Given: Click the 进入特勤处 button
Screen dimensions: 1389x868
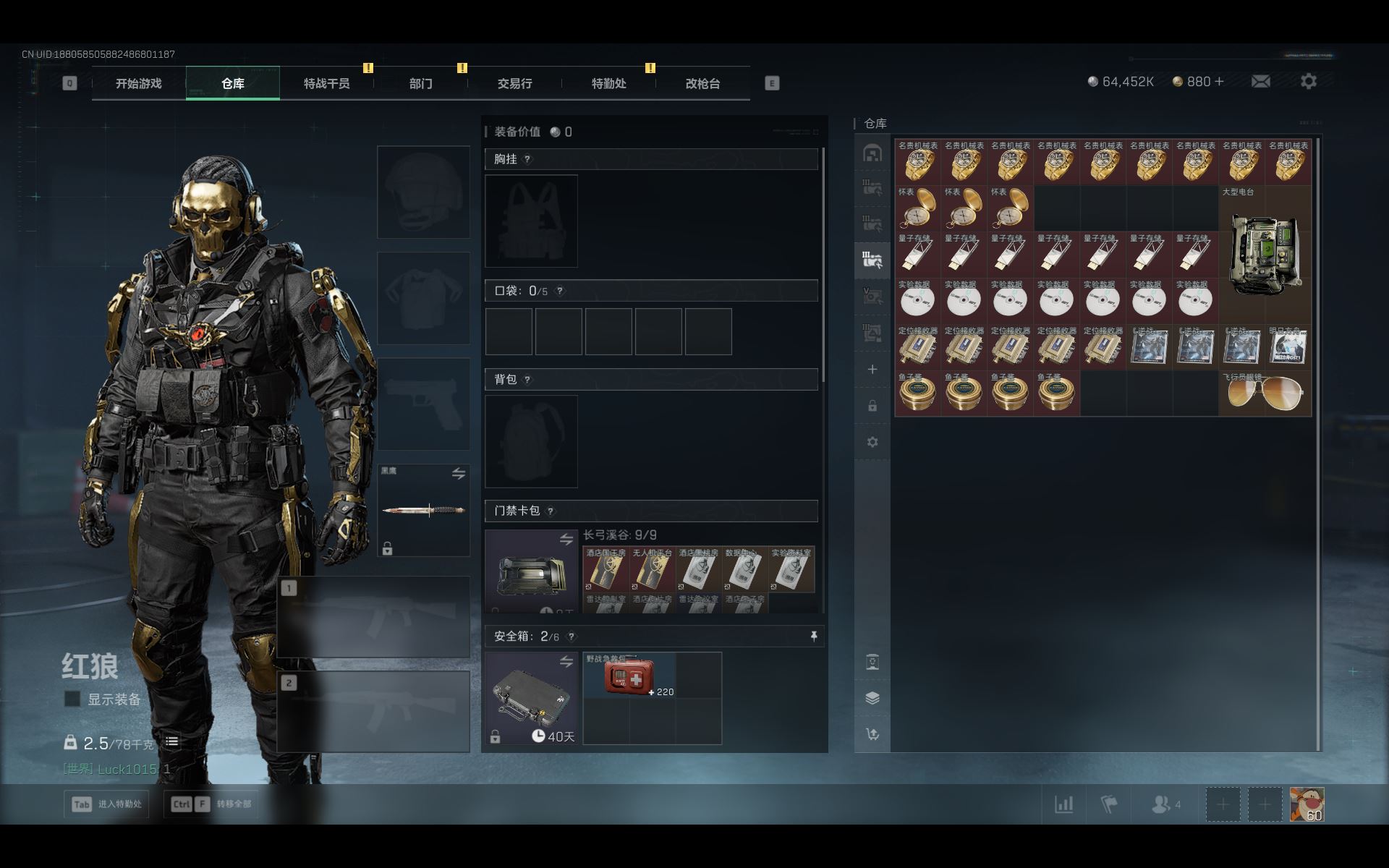Looking at the screenshot, I should coord(107,804).
